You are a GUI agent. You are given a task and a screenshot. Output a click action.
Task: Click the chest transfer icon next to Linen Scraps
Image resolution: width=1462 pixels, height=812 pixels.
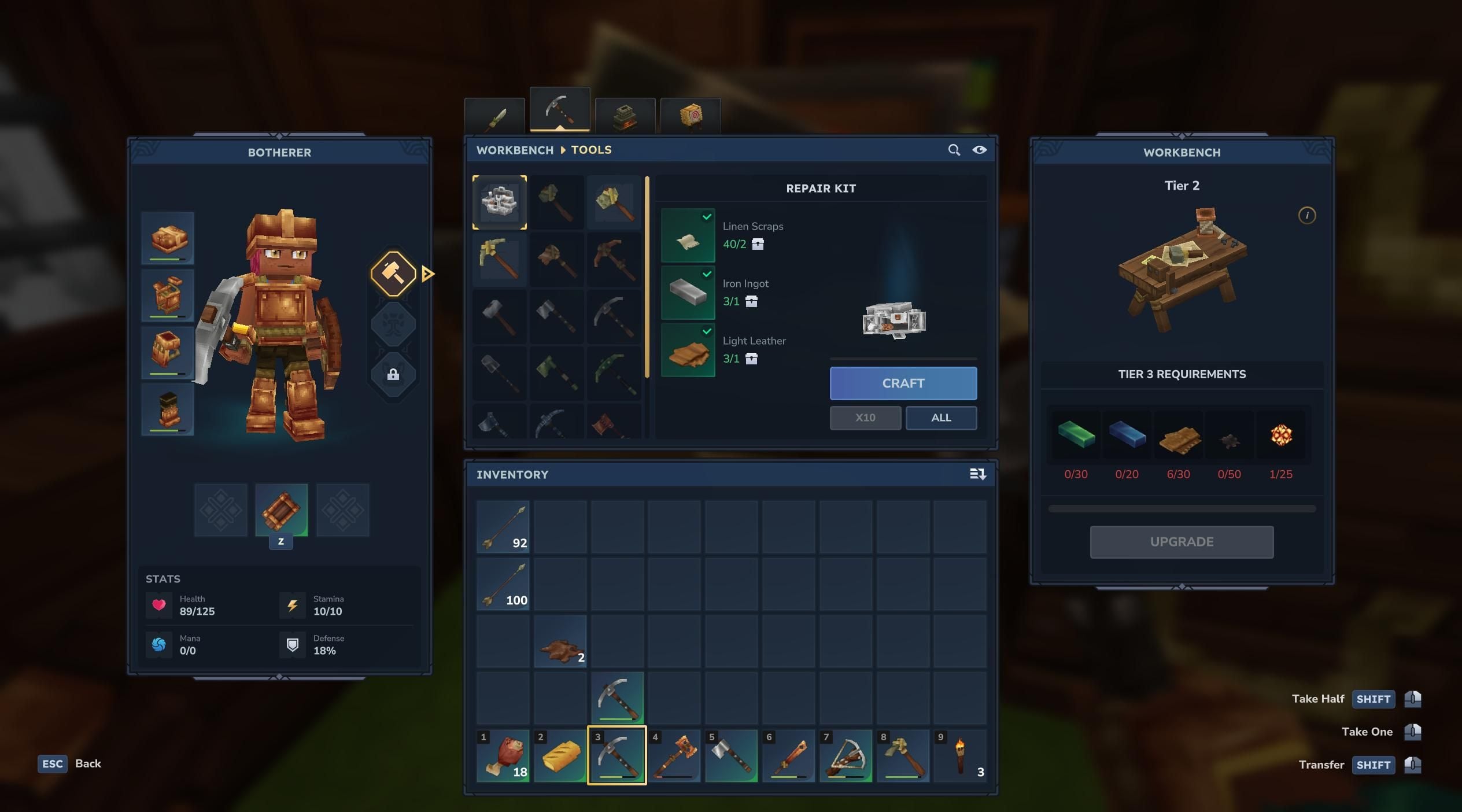757,245
